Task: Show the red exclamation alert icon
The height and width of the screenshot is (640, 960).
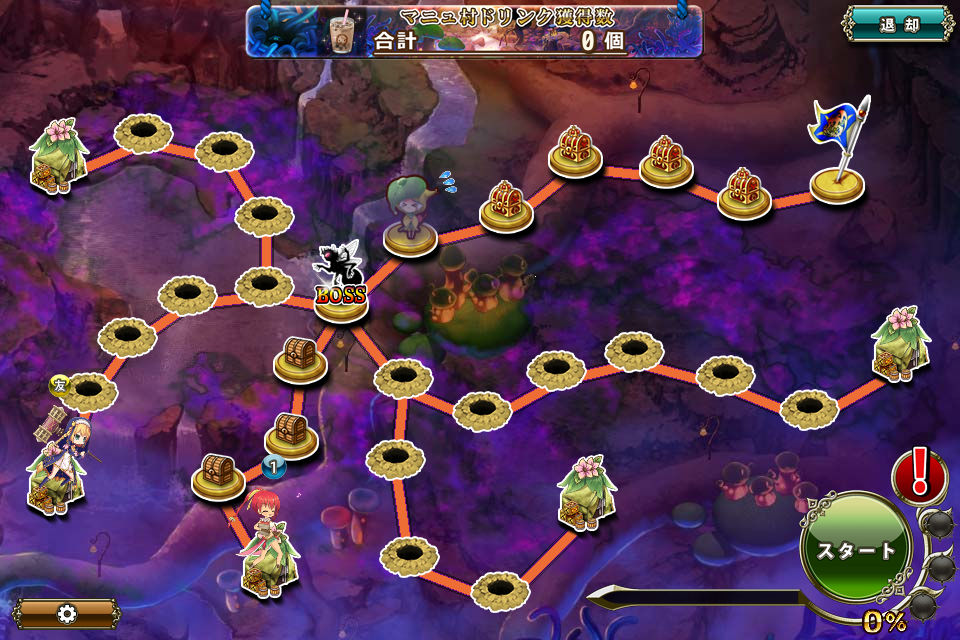Action: 919,473
